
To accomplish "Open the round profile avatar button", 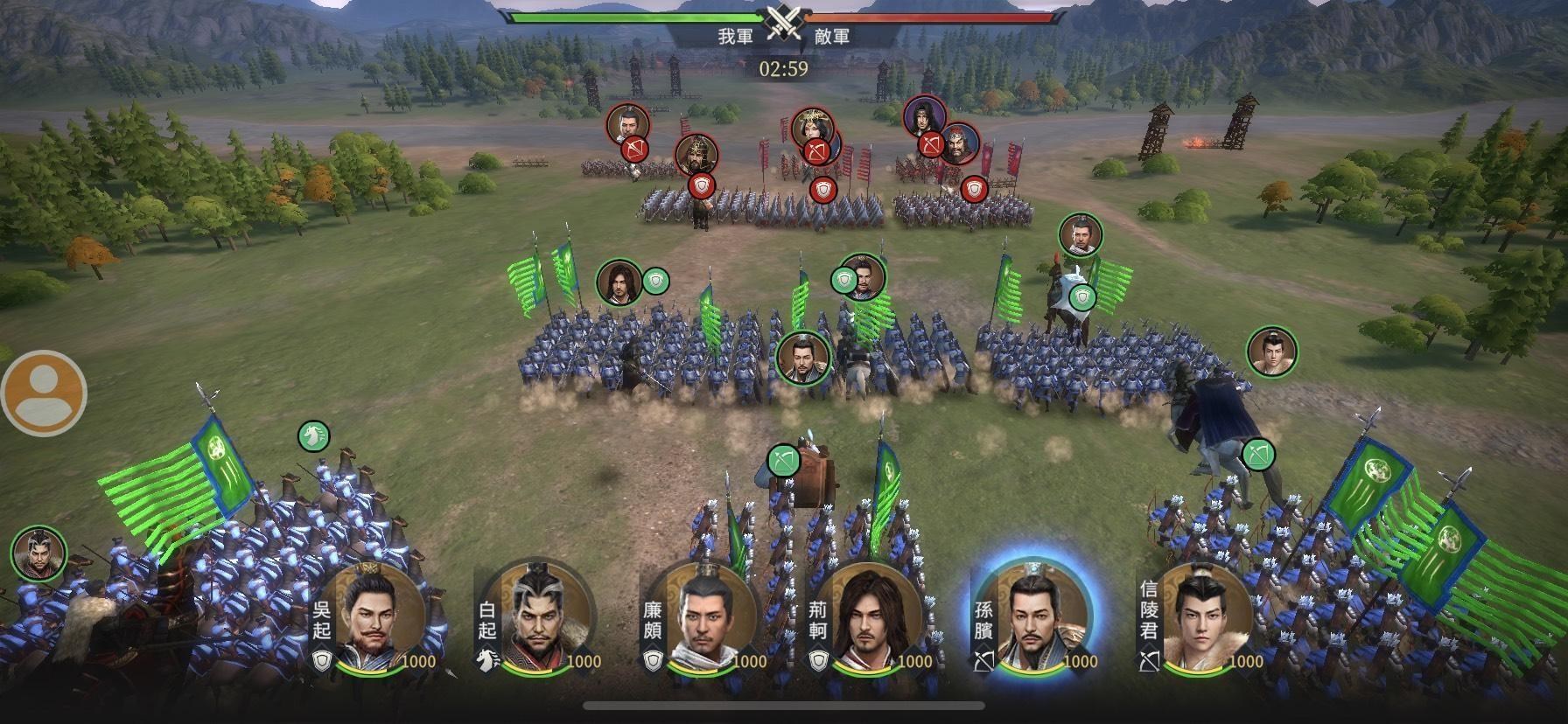I will (x=44, y=393).
